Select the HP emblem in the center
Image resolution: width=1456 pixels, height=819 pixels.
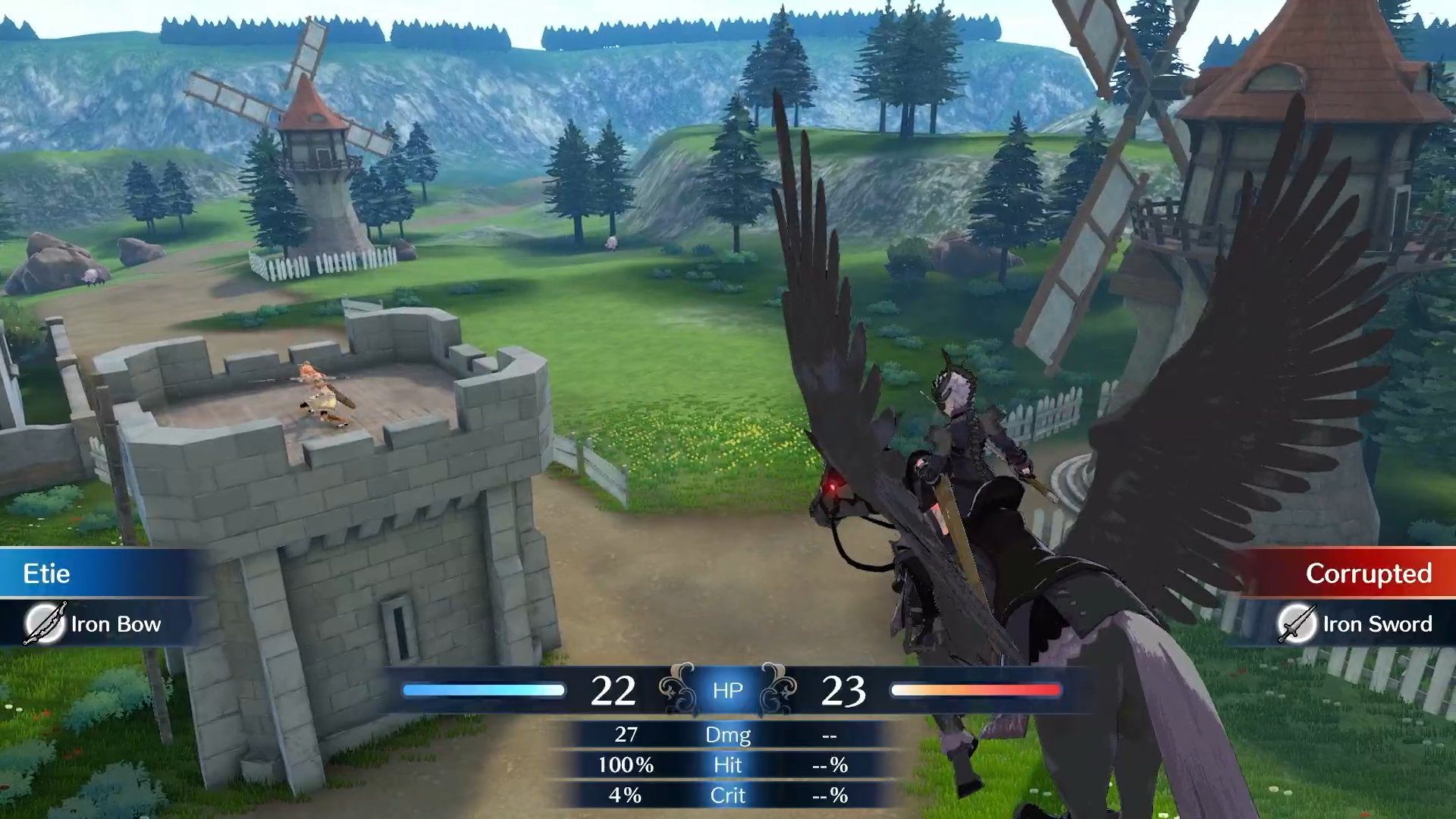click(728, 690)
